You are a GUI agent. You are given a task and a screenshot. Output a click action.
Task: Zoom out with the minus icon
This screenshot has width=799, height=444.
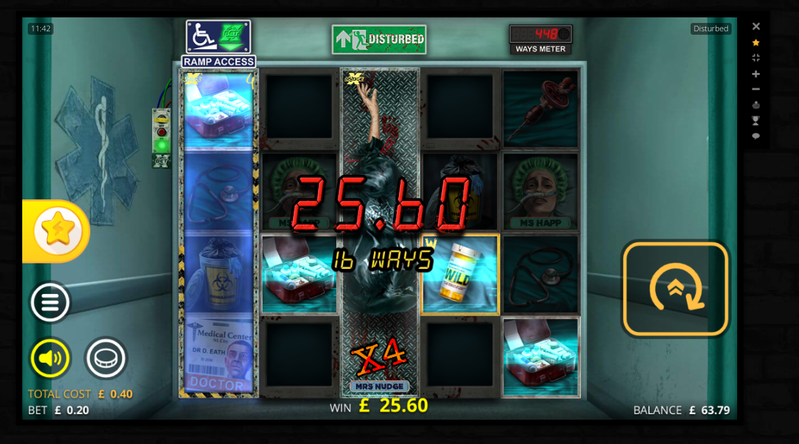click(x=756, y=90)
